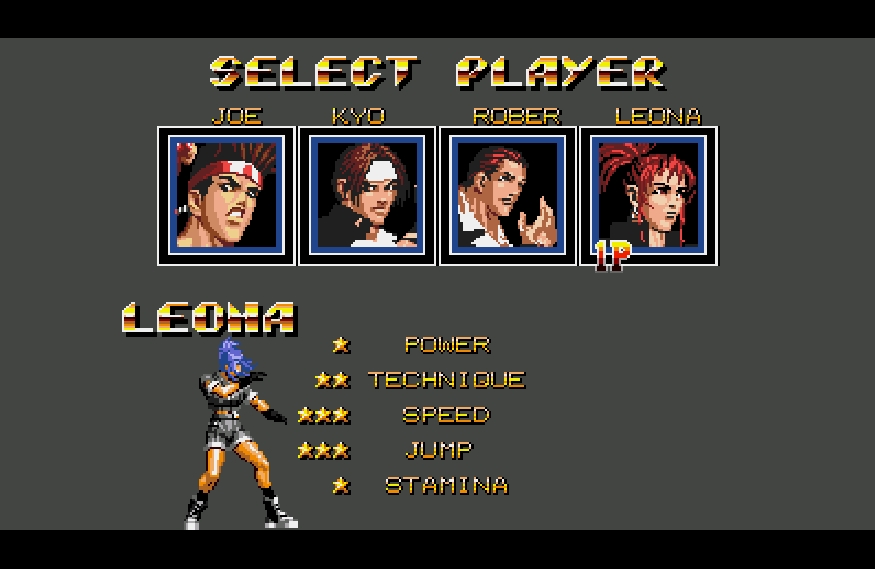Select Leona's red-haired portrait

point(649,195)
